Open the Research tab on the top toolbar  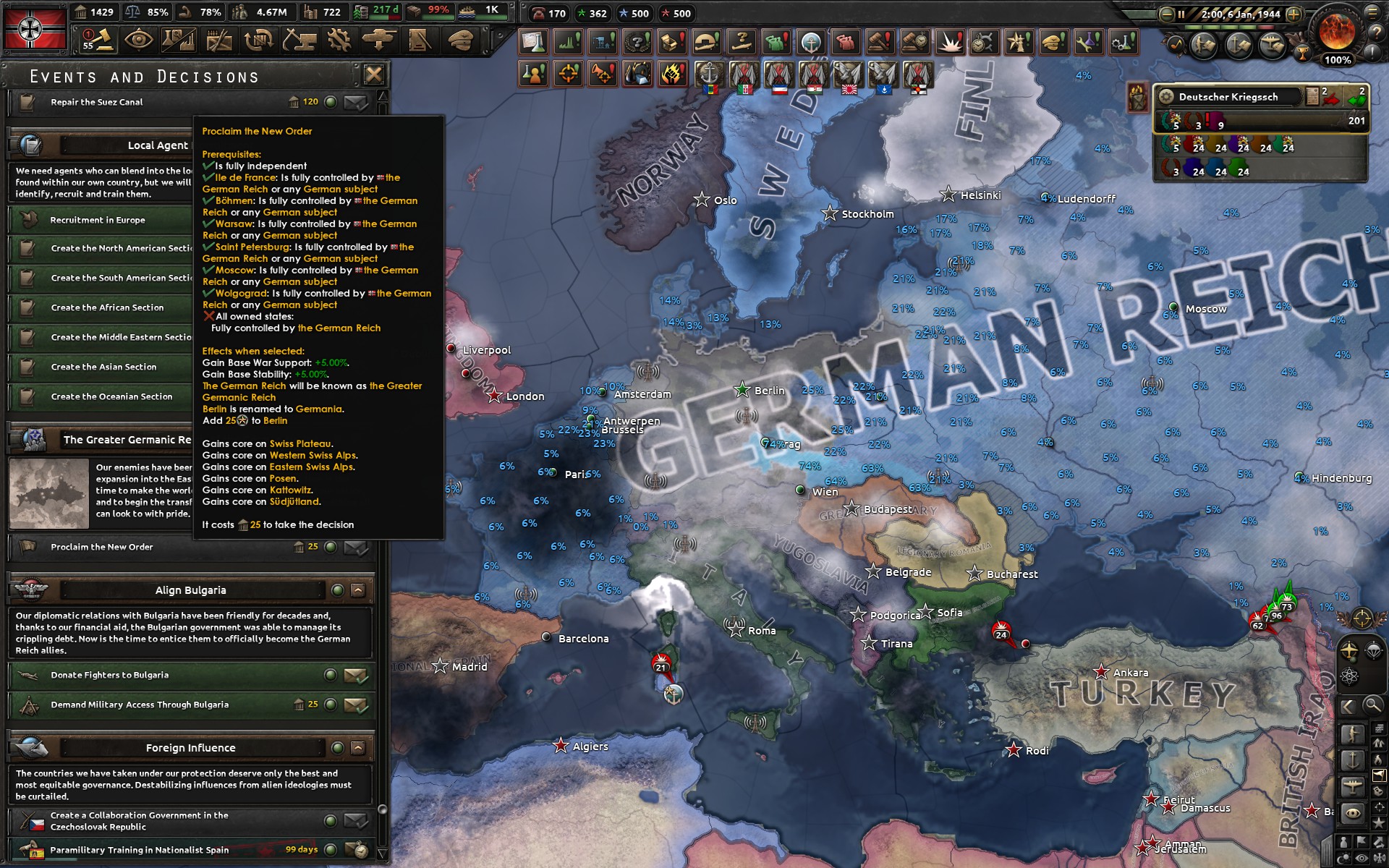178,41
